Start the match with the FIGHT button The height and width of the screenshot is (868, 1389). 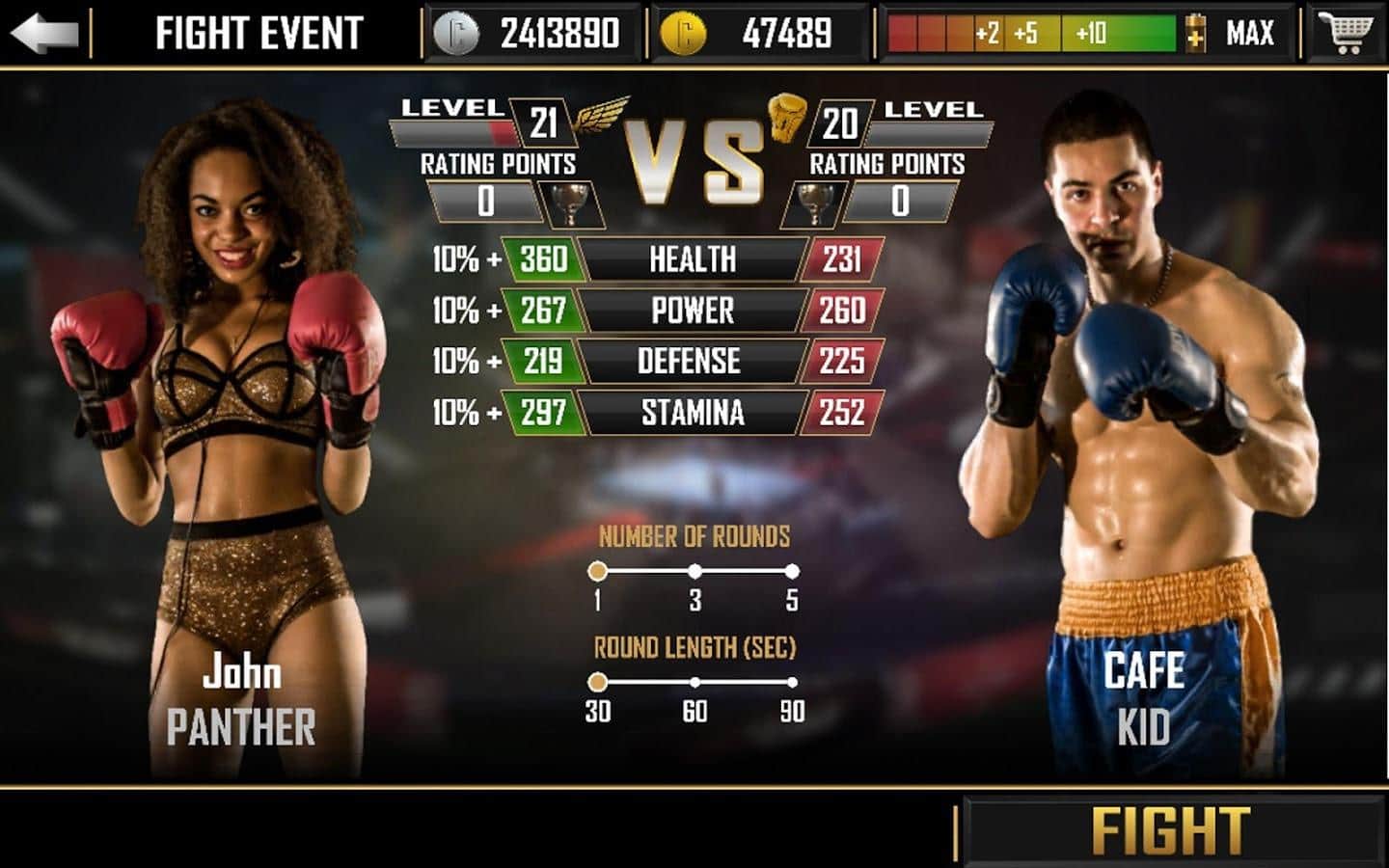1171,829
